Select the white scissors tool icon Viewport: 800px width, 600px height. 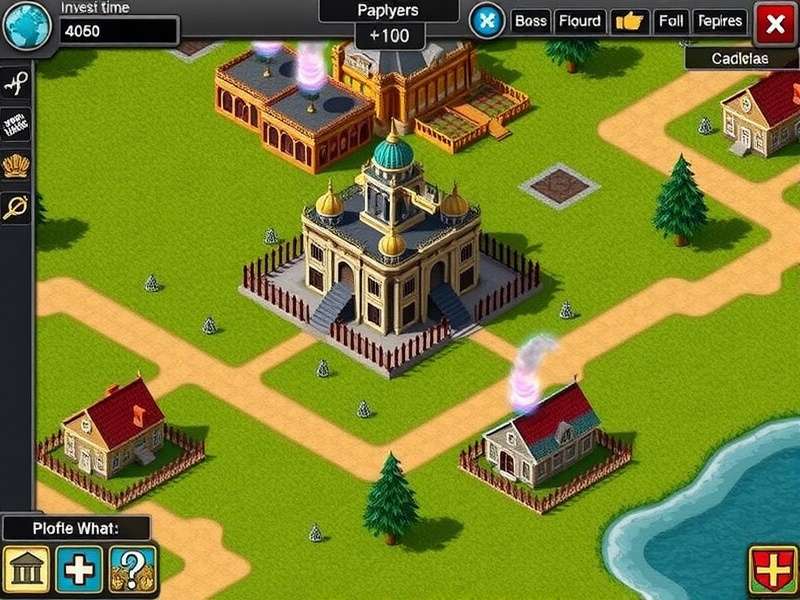[x=15, y=84]
